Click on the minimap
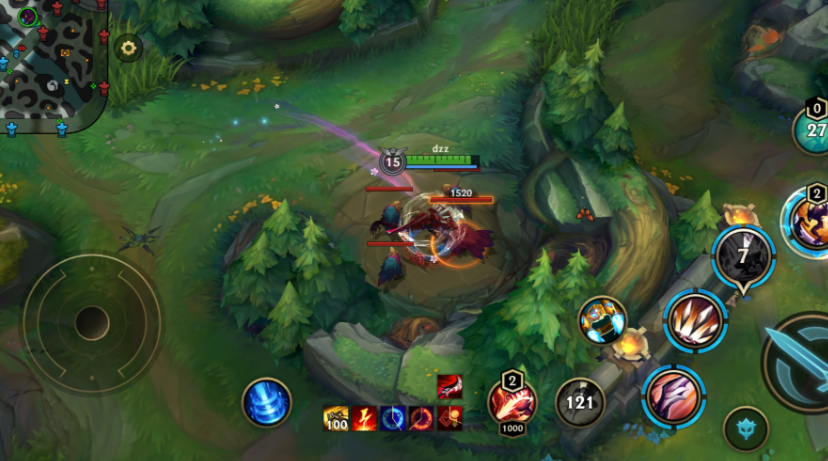This screenshot has height=461, width=828. (x=52, y=62)
